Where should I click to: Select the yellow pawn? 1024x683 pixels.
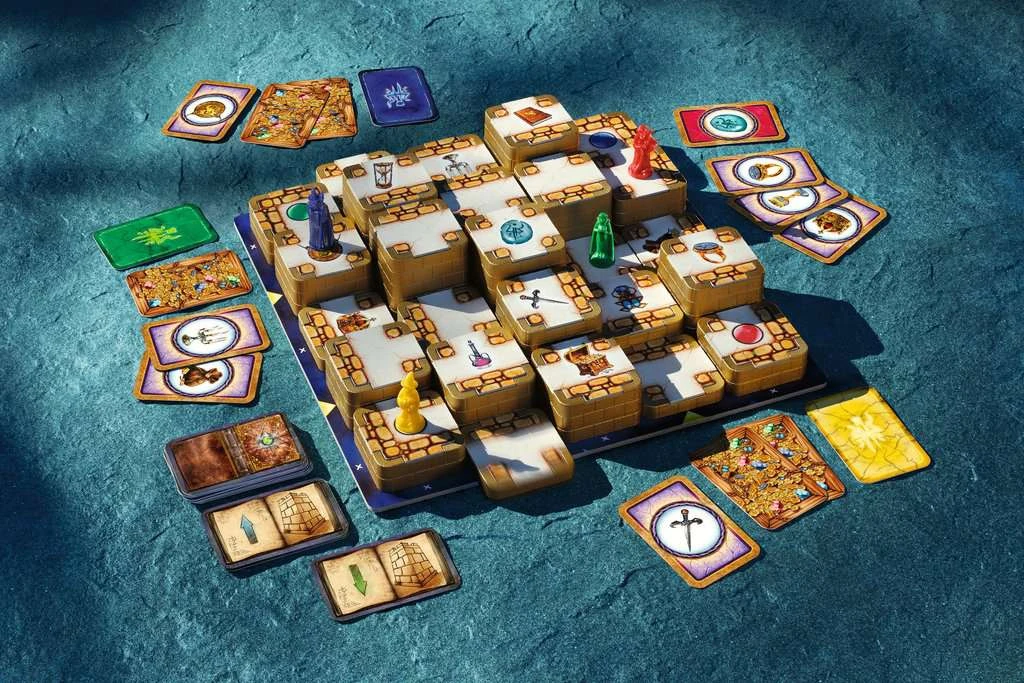click(410, 404)
